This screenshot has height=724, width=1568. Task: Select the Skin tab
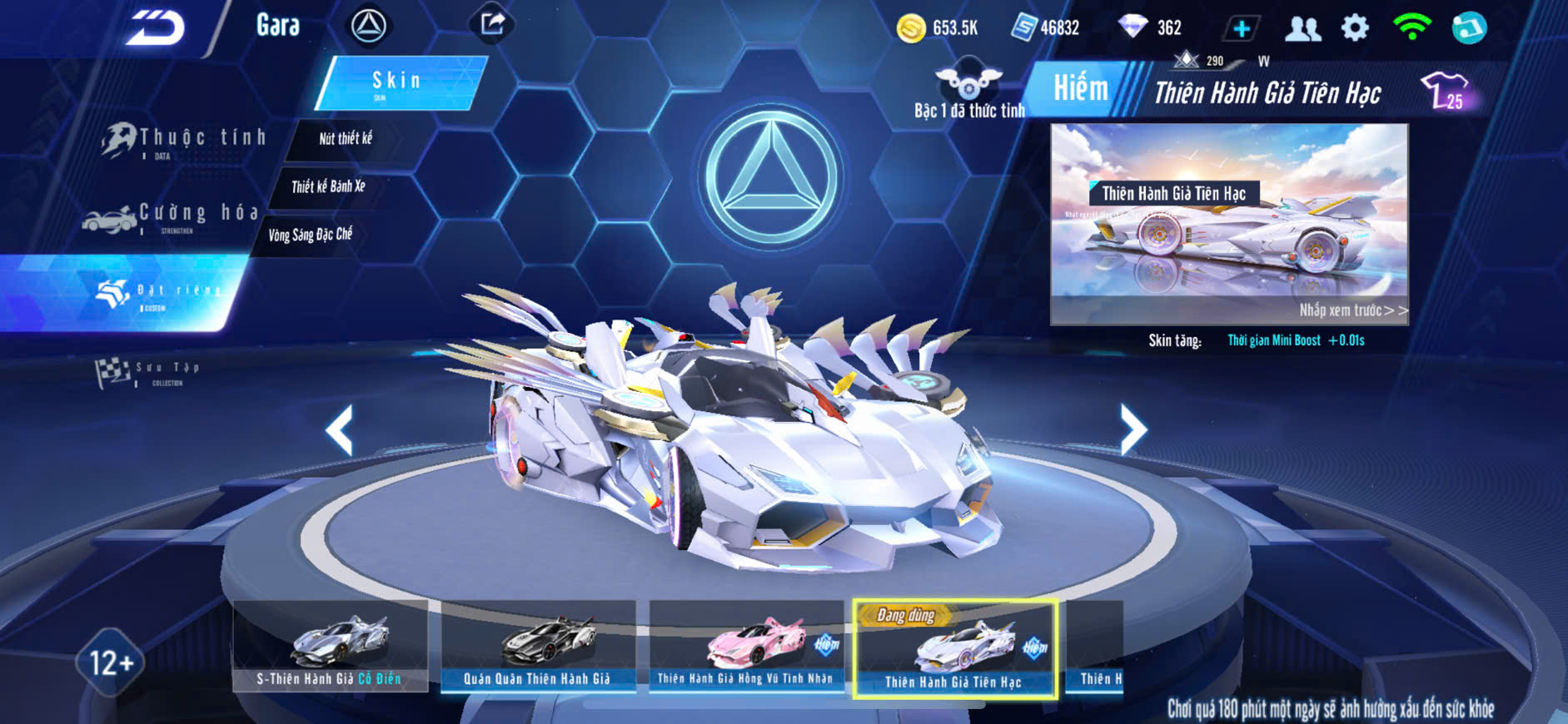398,82
